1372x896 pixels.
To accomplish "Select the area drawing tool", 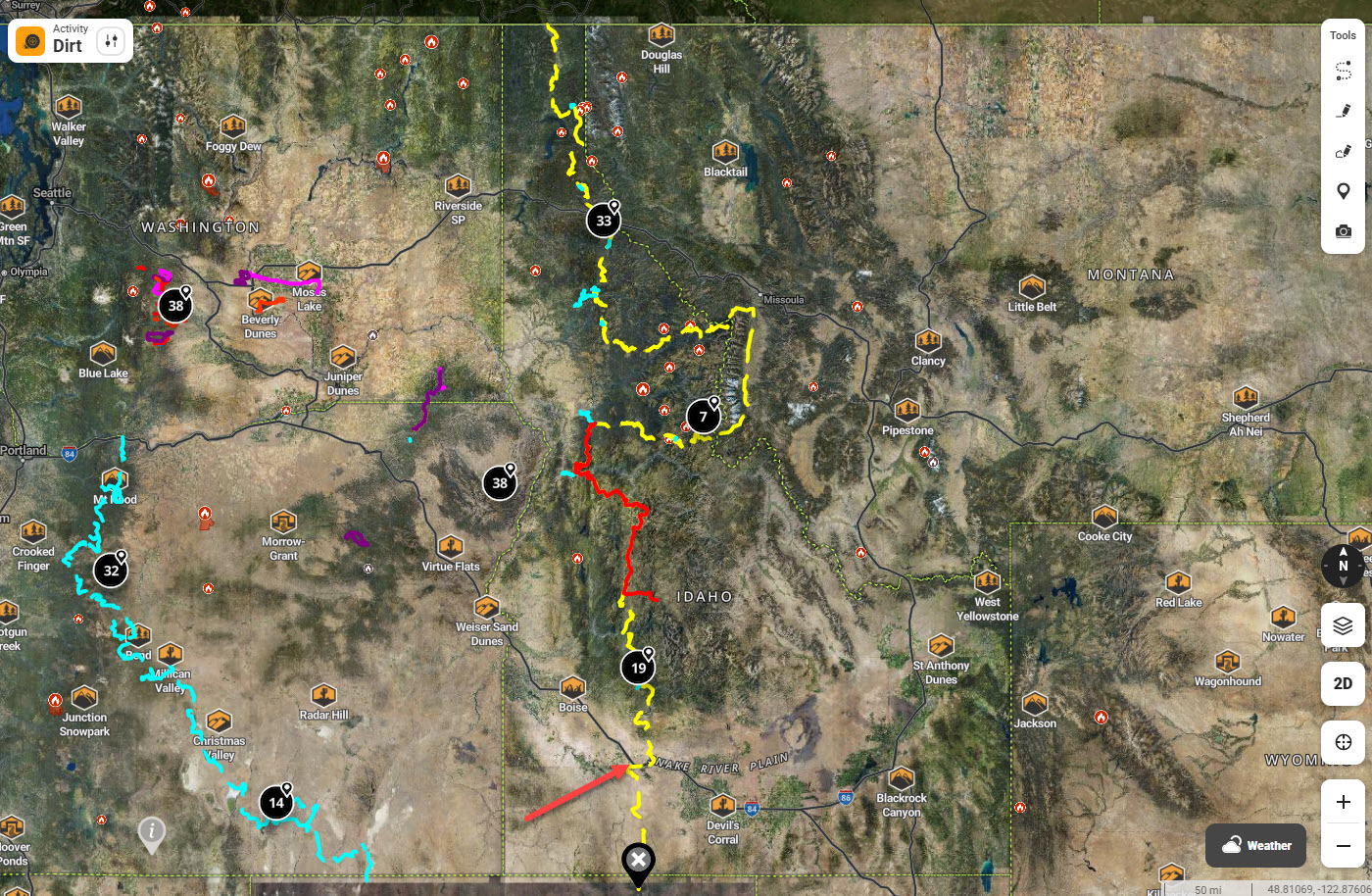I will pos(1344,151).
